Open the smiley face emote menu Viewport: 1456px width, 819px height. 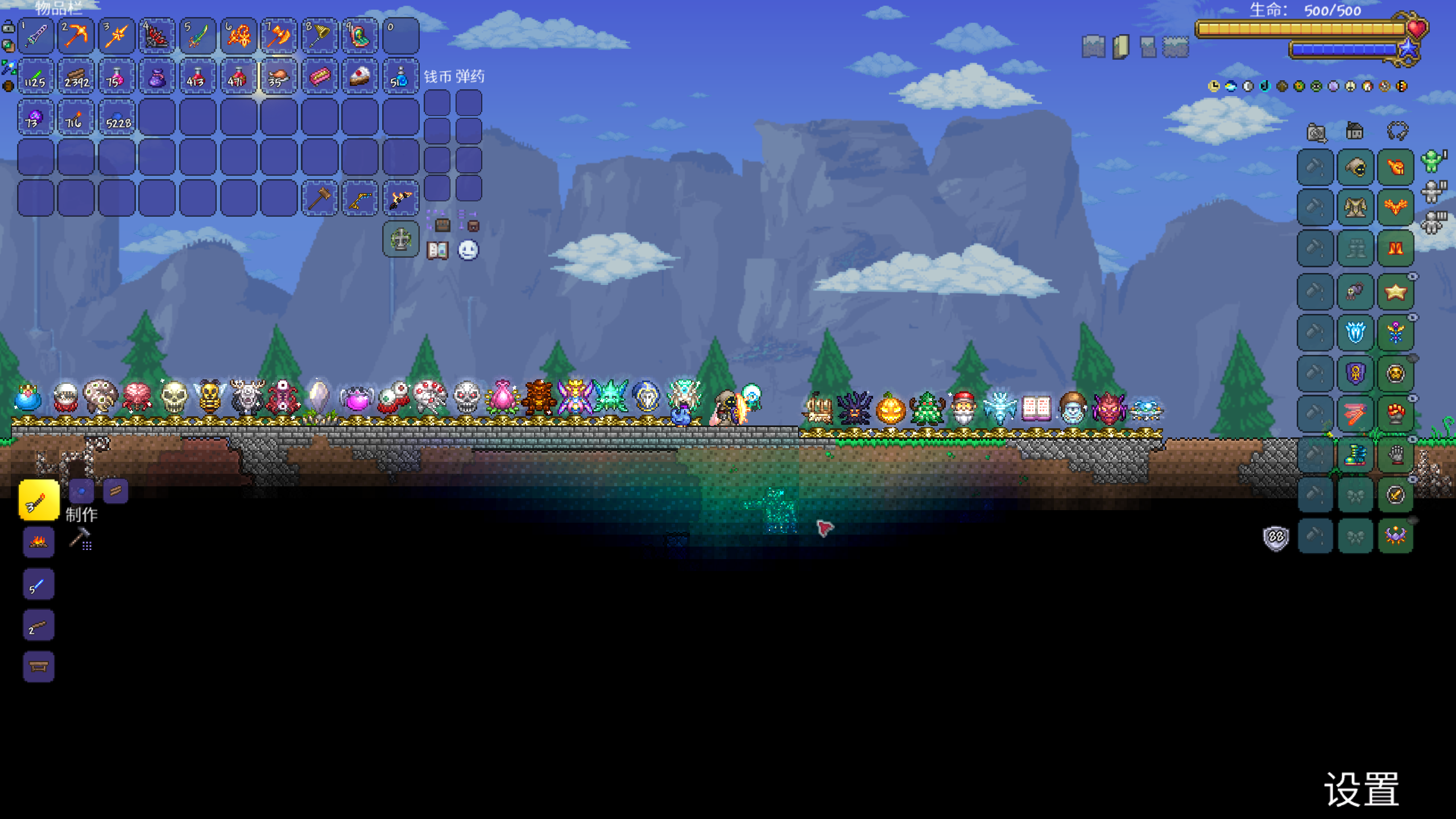468,250
